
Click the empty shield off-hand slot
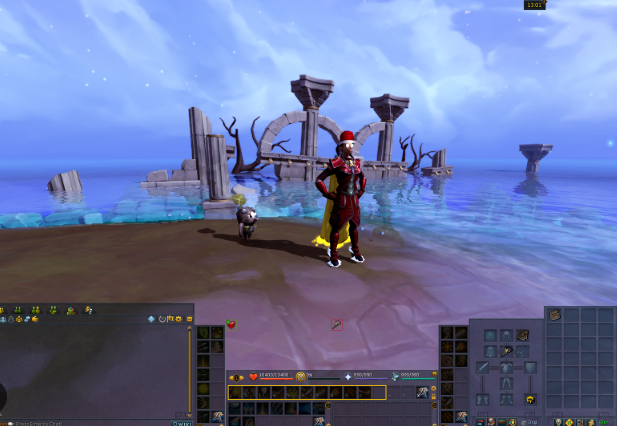click(x=530, y=368)
